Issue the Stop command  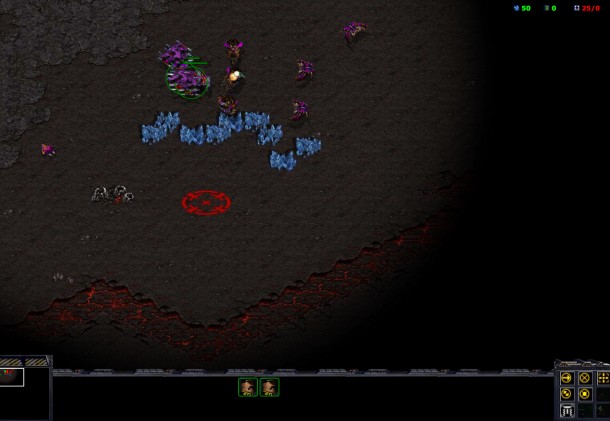584,378
